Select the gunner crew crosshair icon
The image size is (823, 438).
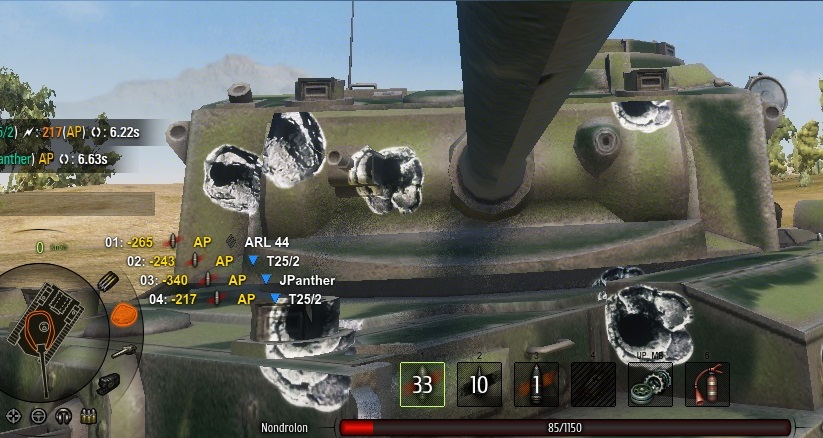[15, 415]
